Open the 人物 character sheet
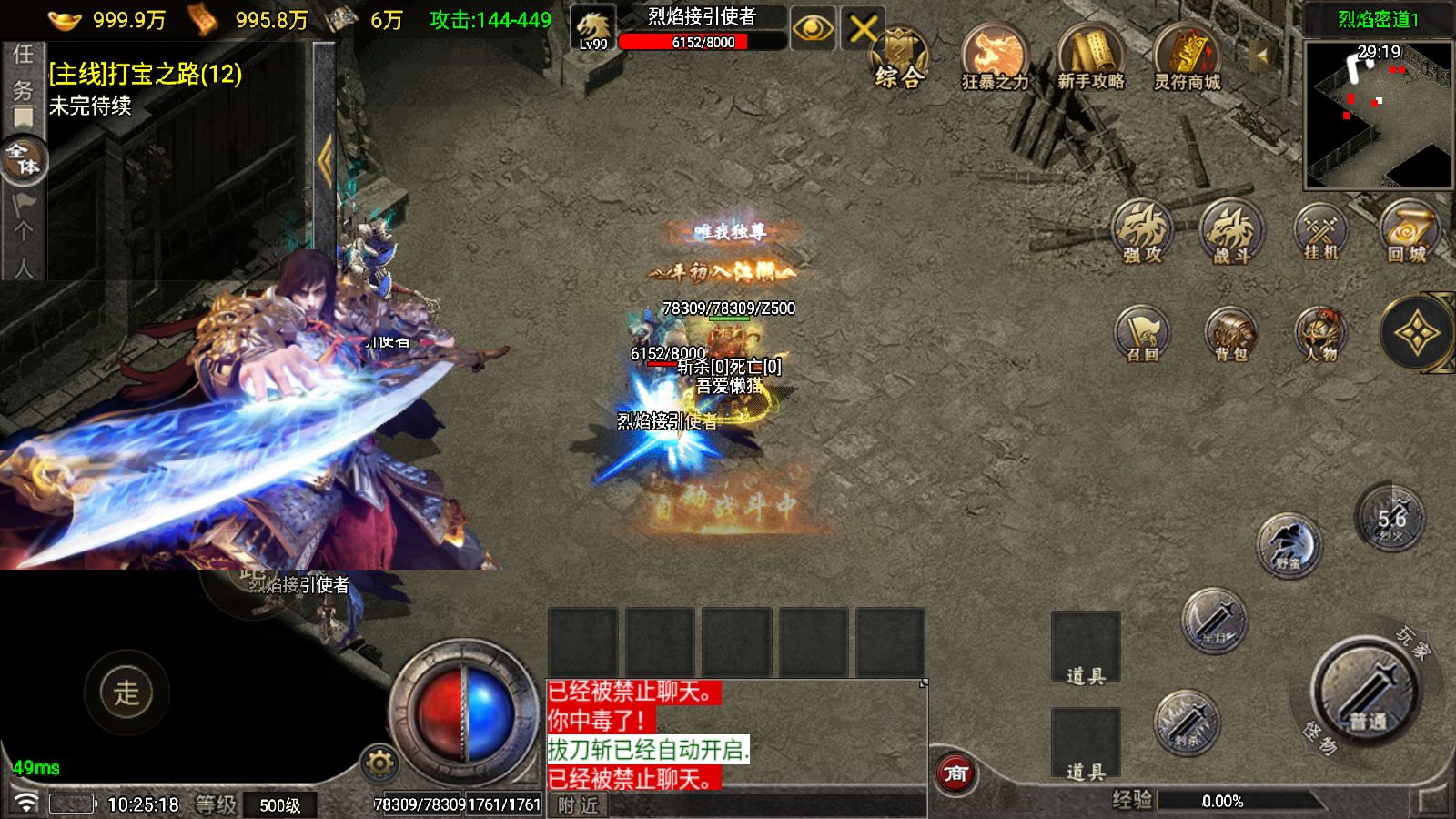Image resolution: width=1456 pixels, height=819 pixels. 1320,333
